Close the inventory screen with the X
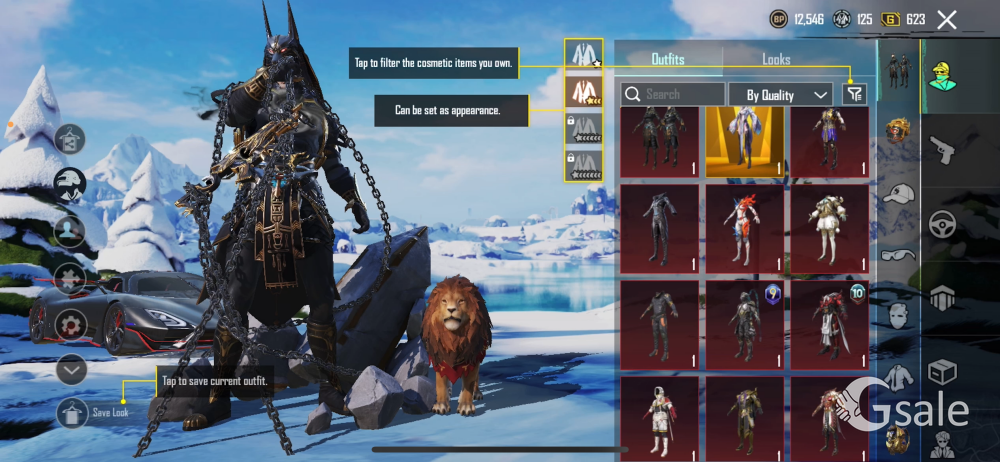1000x462 pixels. [947, 19]
